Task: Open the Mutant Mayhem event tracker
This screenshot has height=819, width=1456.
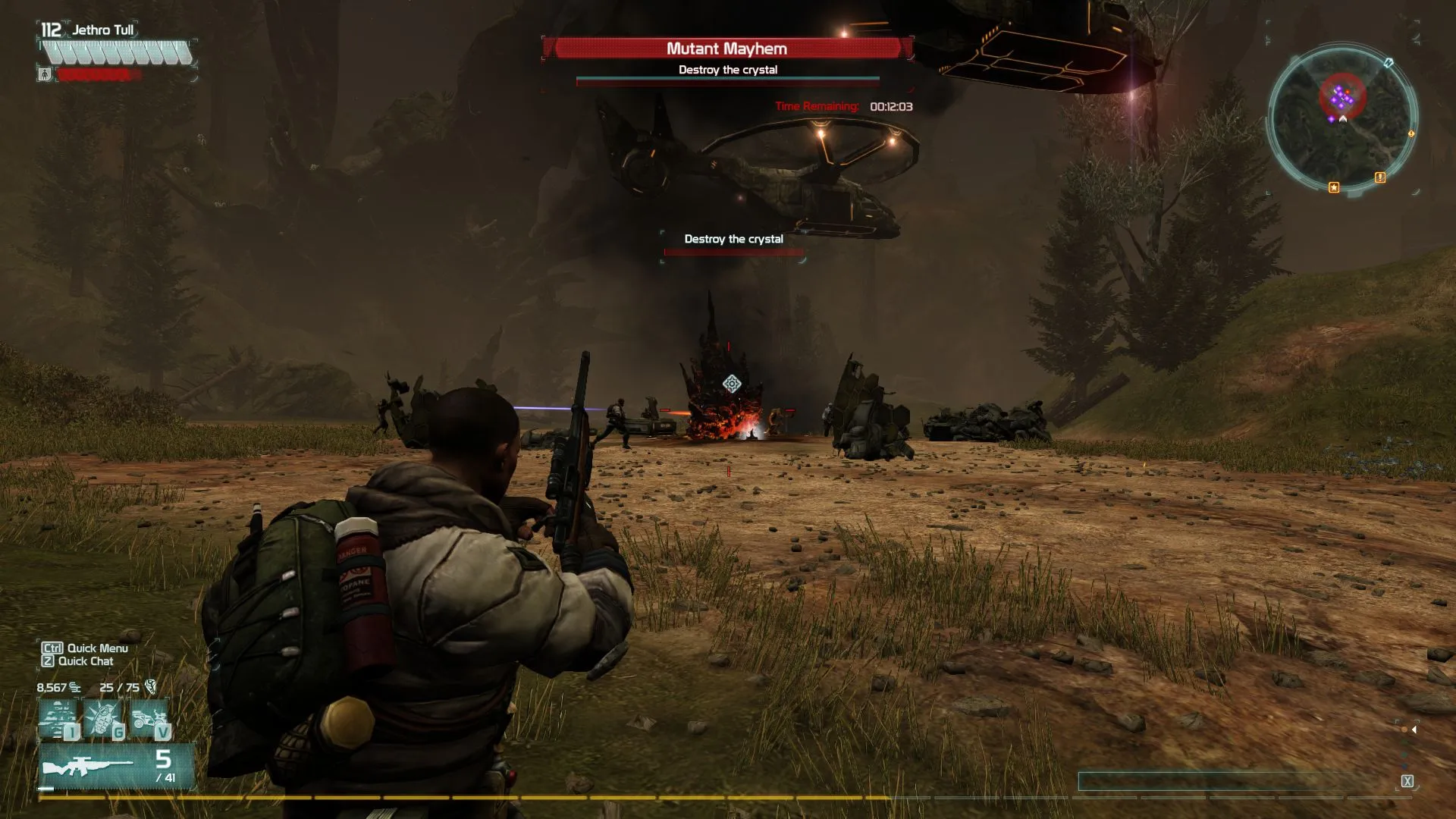Action: pos(726,49)
